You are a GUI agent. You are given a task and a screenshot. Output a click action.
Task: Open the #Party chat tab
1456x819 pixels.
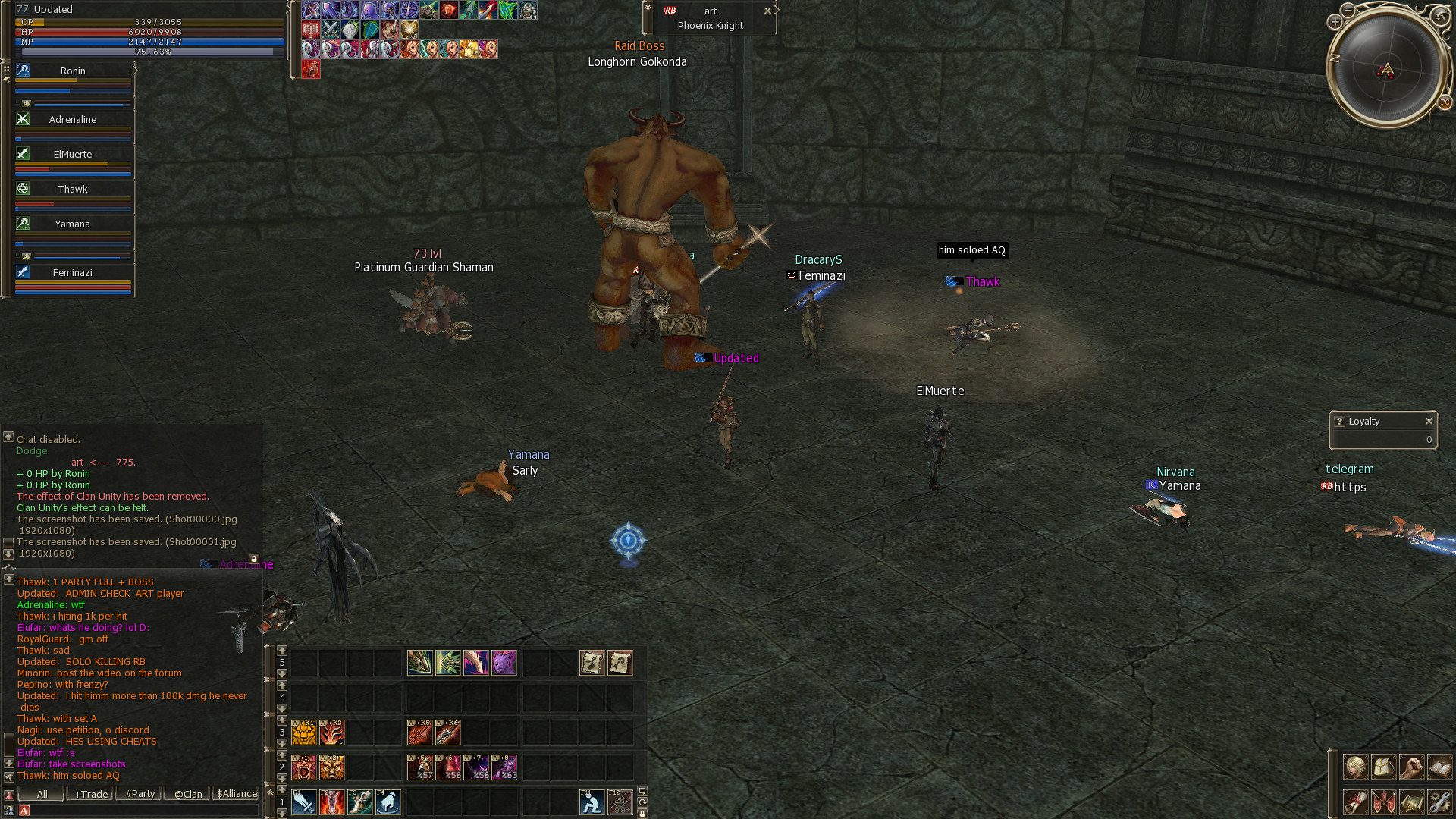[140, 794]
